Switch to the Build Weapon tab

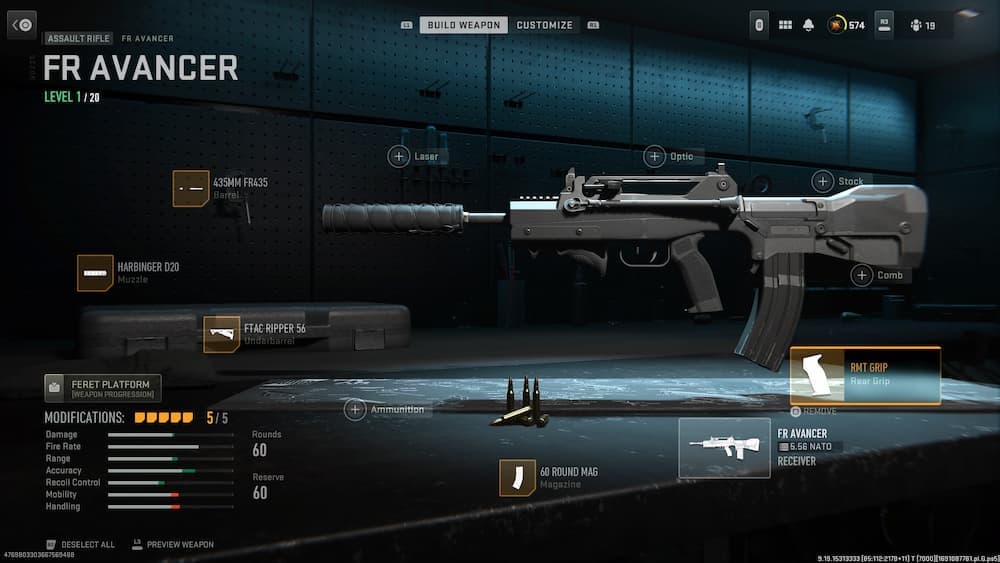[463, 25]
